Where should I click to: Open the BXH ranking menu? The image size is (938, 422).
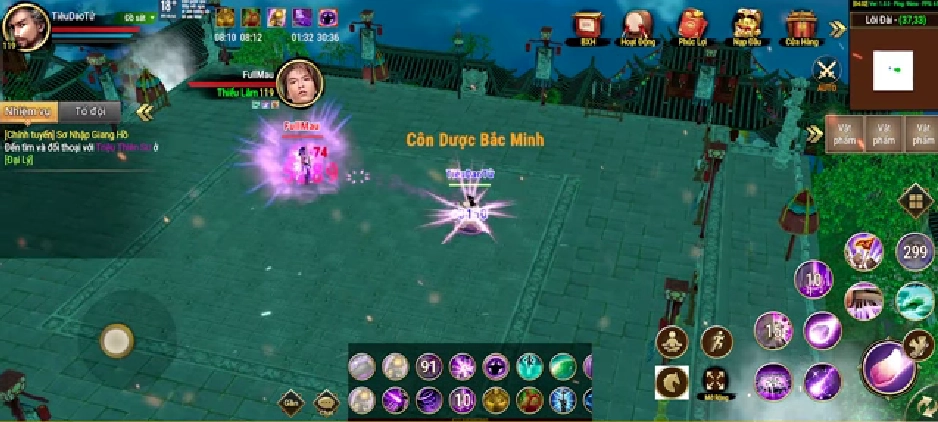coord(588,26)
